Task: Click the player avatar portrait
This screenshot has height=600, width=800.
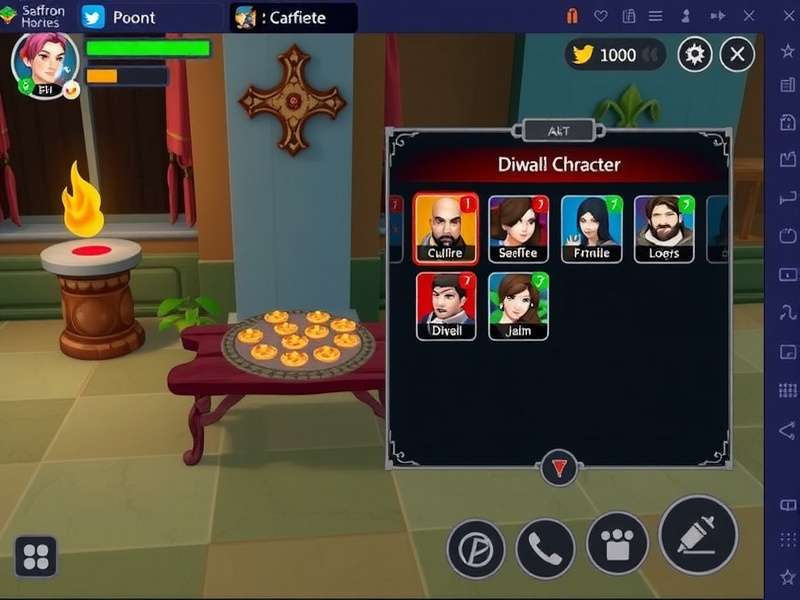Action: (43, 62)
